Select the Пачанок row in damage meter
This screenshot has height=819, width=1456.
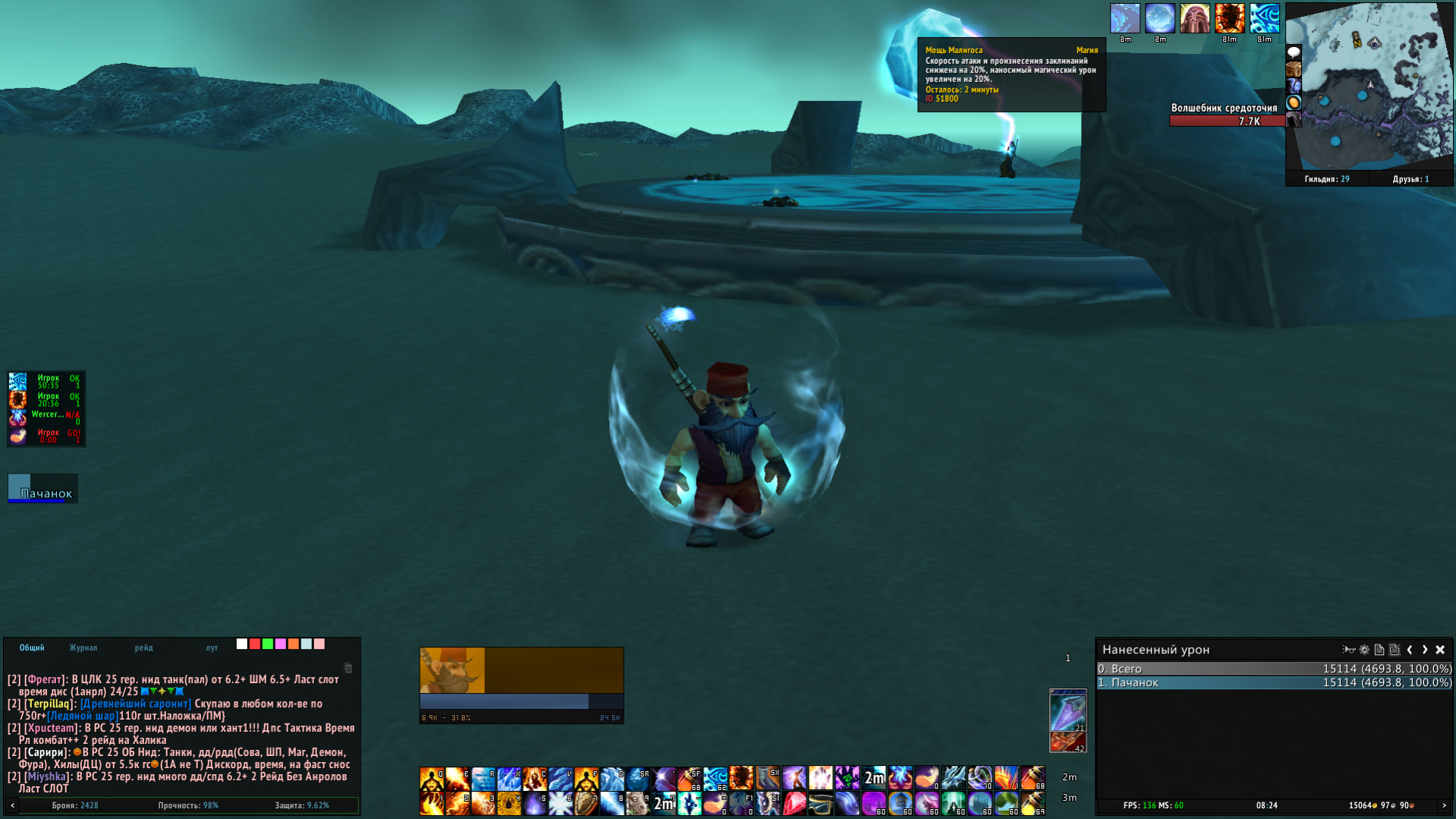1274,682
